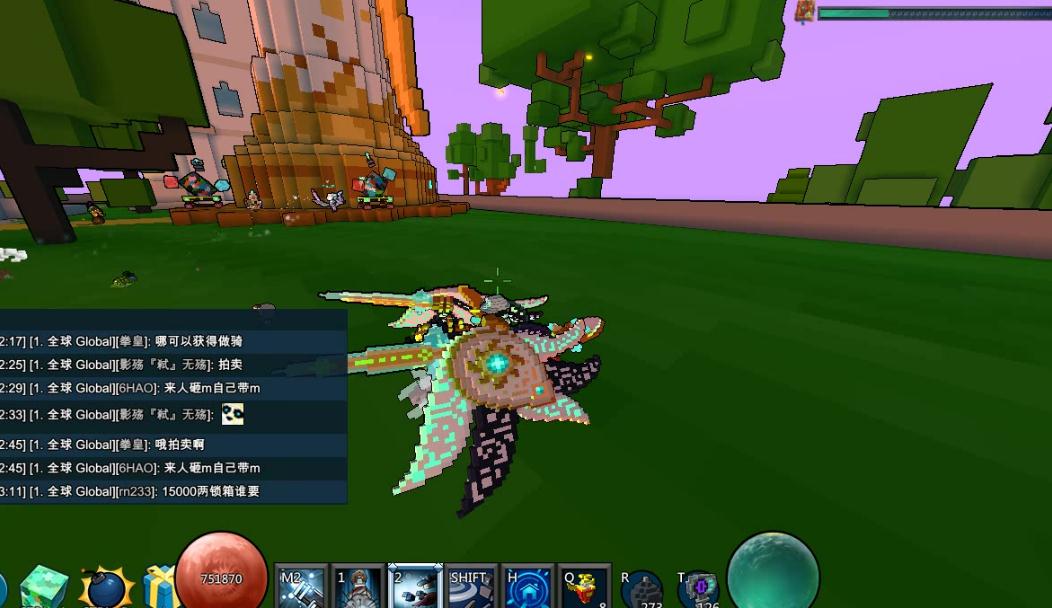The height and width of the screenshot is (608, 1052).
Task: Select the H home teleport icon
Action: [528, 587]
